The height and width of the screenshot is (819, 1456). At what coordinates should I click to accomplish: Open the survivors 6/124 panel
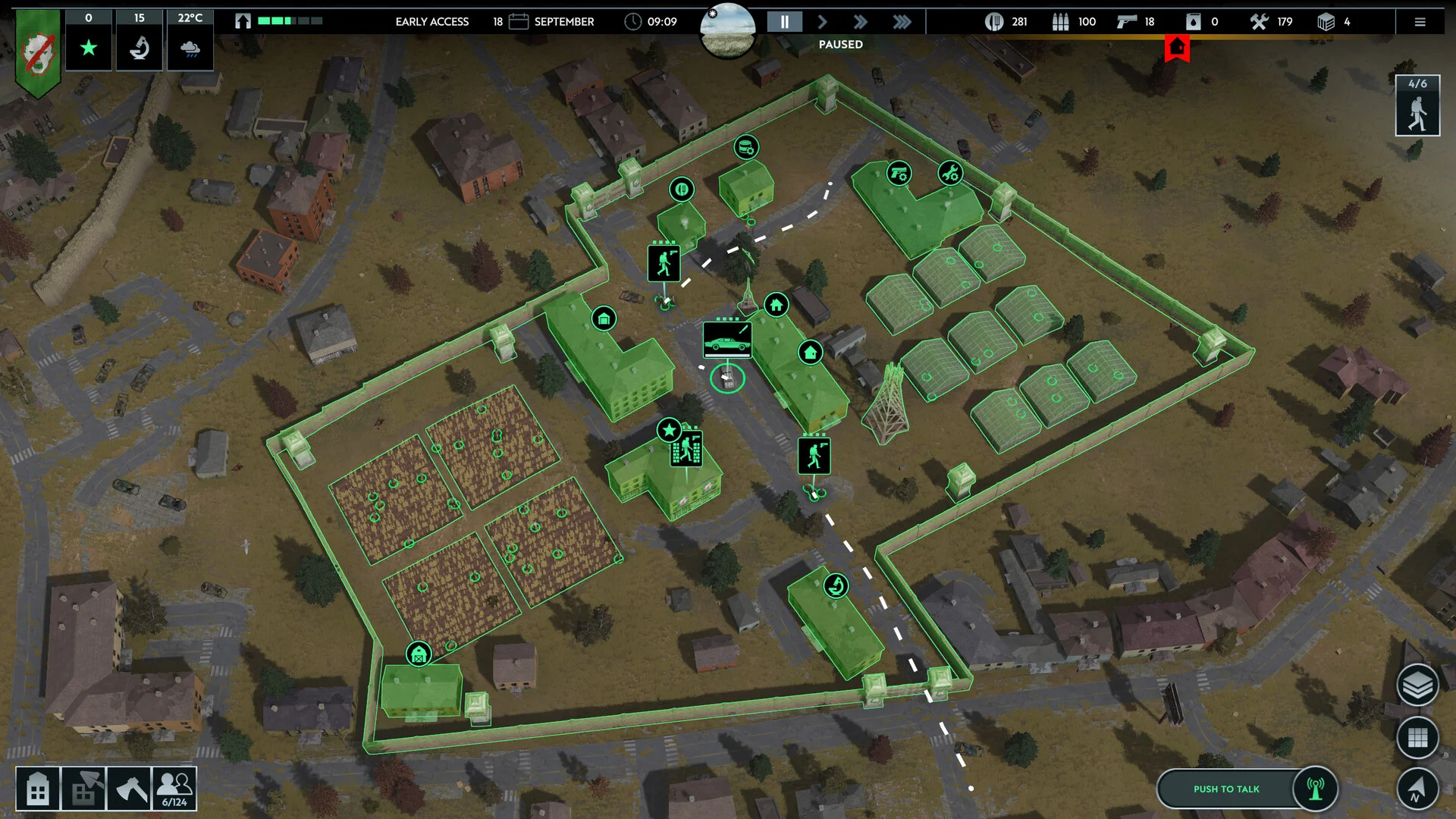click(x=174, y=789)
